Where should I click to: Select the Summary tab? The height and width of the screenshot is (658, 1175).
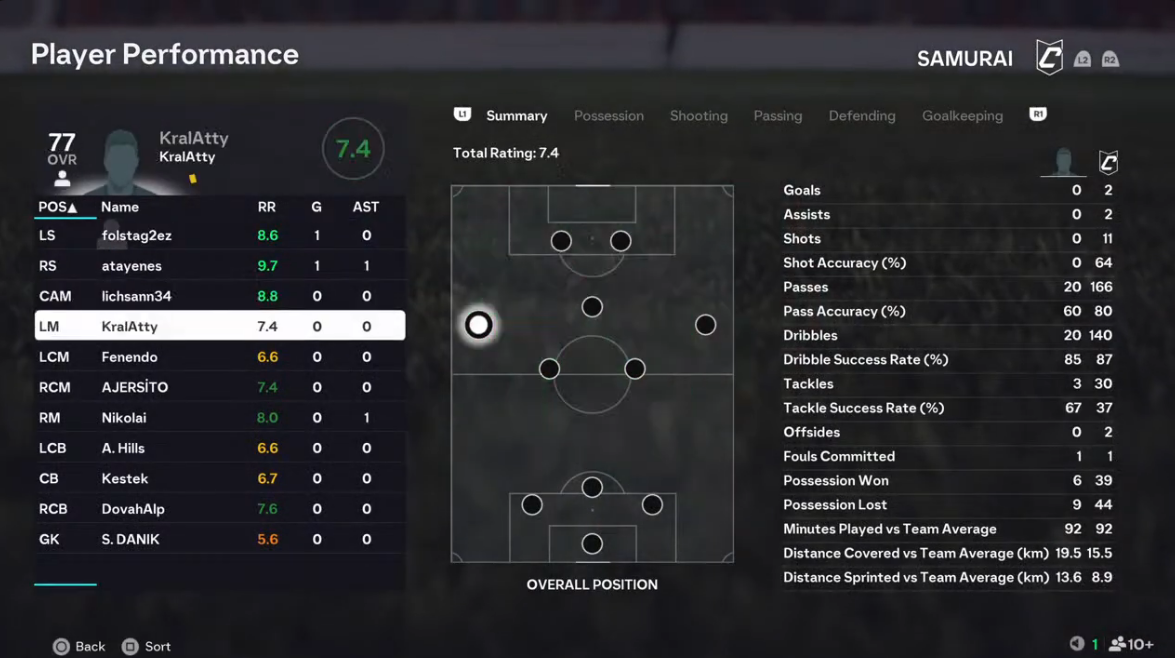tap(516, 116)
